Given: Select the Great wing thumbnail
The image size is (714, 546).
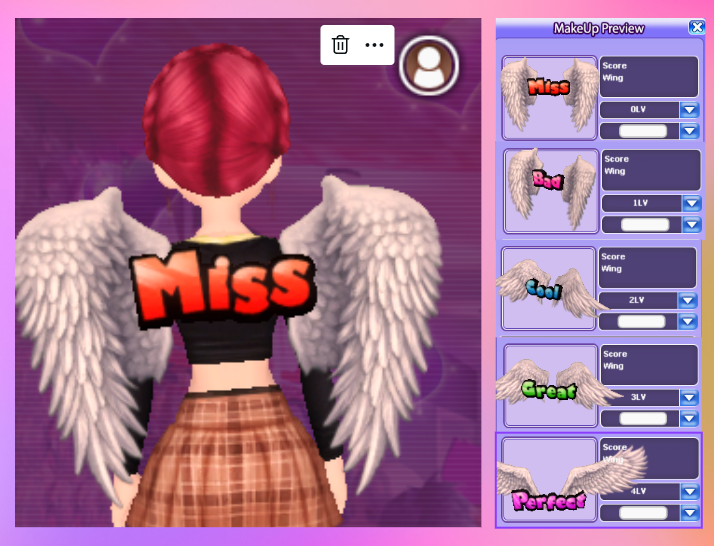Looking at the screenshot, I should click(x=549, y=385).
